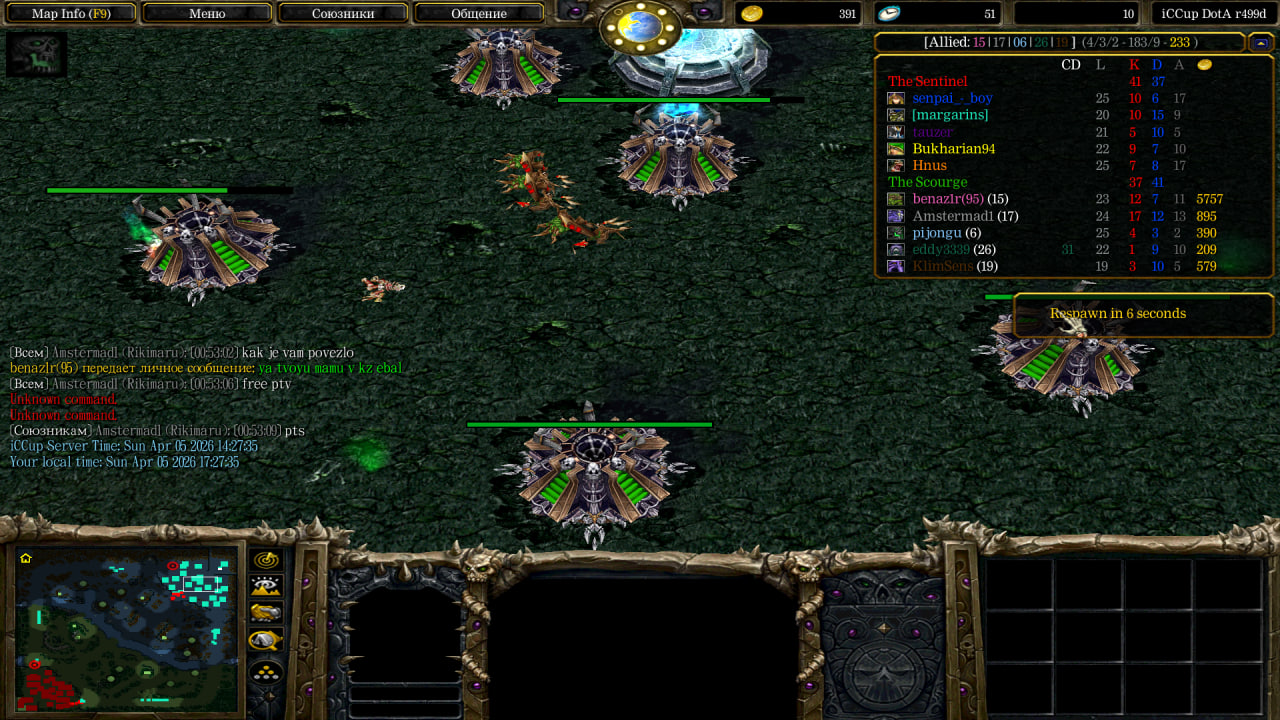
Task: Toggle minimap creep camp display button
Action: click(266, 640)
